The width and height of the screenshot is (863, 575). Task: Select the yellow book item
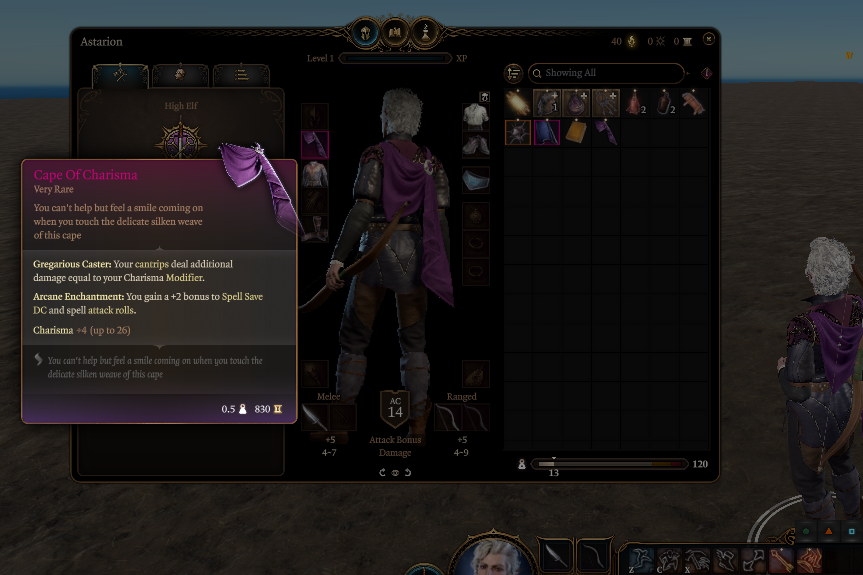click(x=575, y=132)
